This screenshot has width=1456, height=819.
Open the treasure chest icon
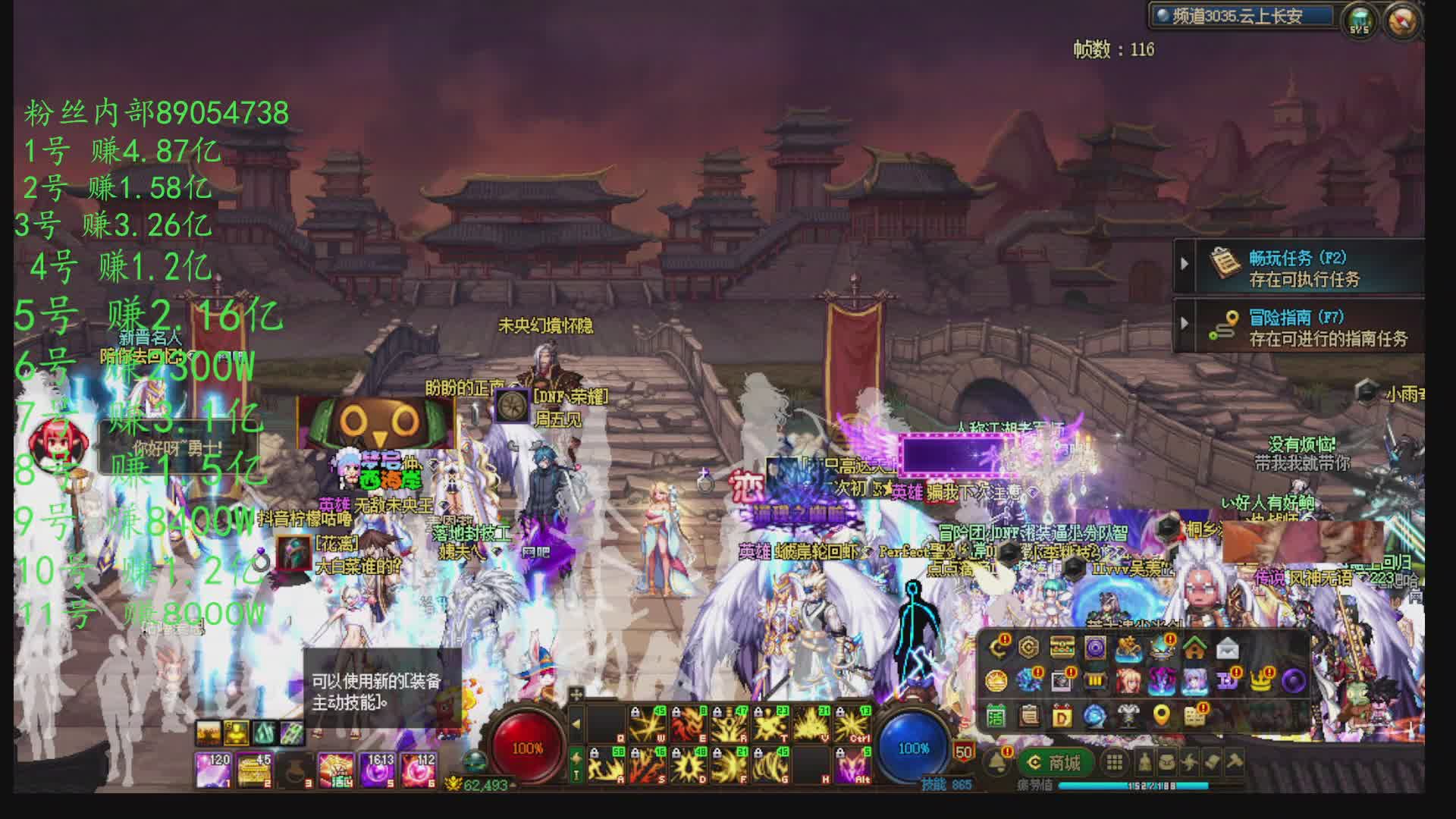[1062, 648]
